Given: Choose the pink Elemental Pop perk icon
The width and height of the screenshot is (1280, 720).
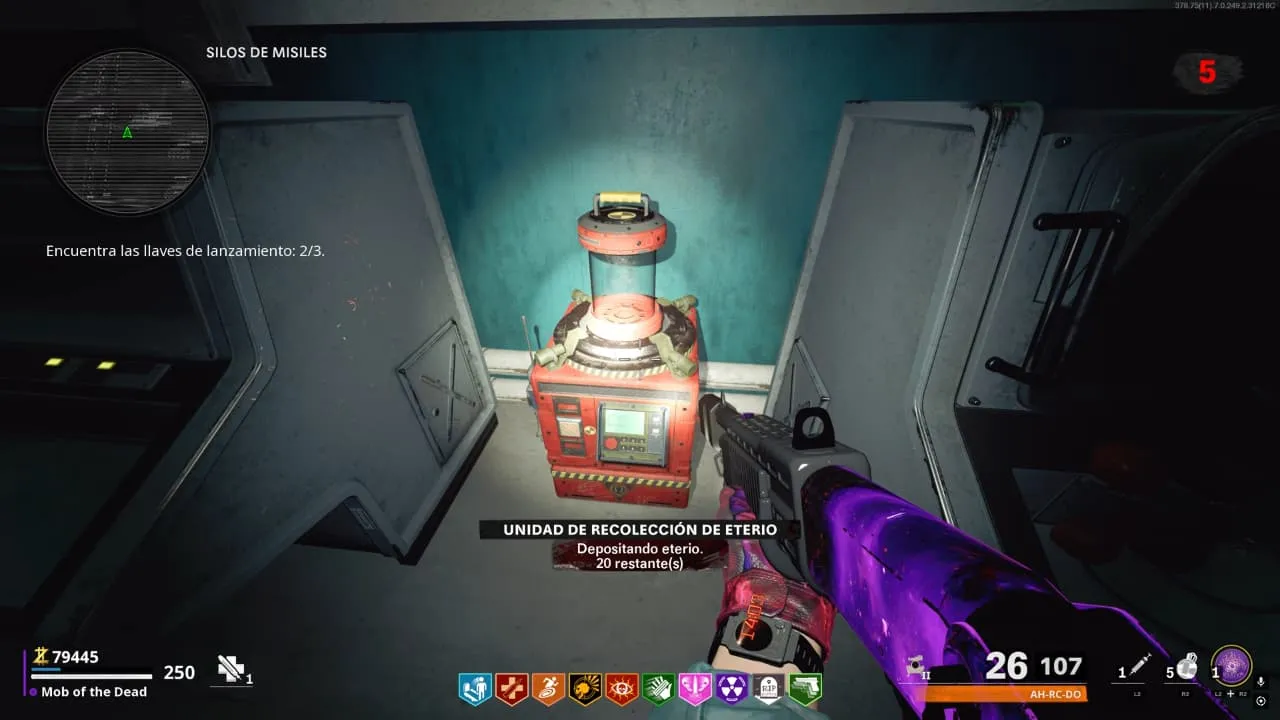Looking at the screenshot, I should pos(696,688).
